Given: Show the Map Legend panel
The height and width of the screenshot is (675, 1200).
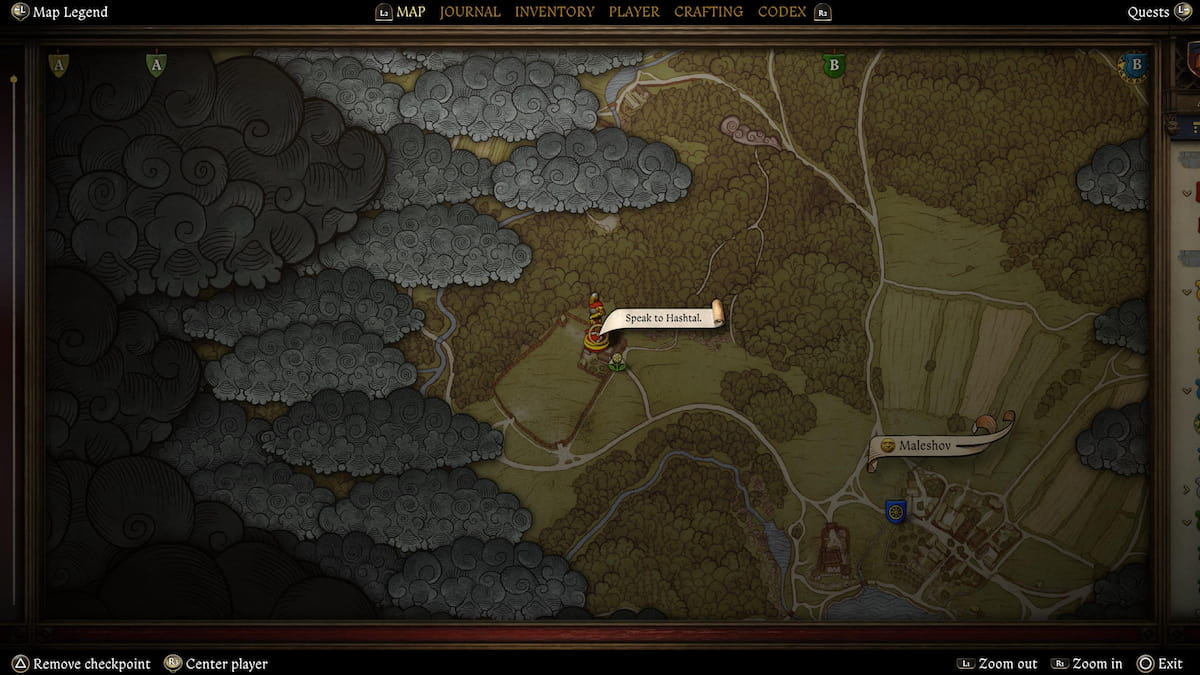Looking at the screenshot, I should [x=69, y=12].
